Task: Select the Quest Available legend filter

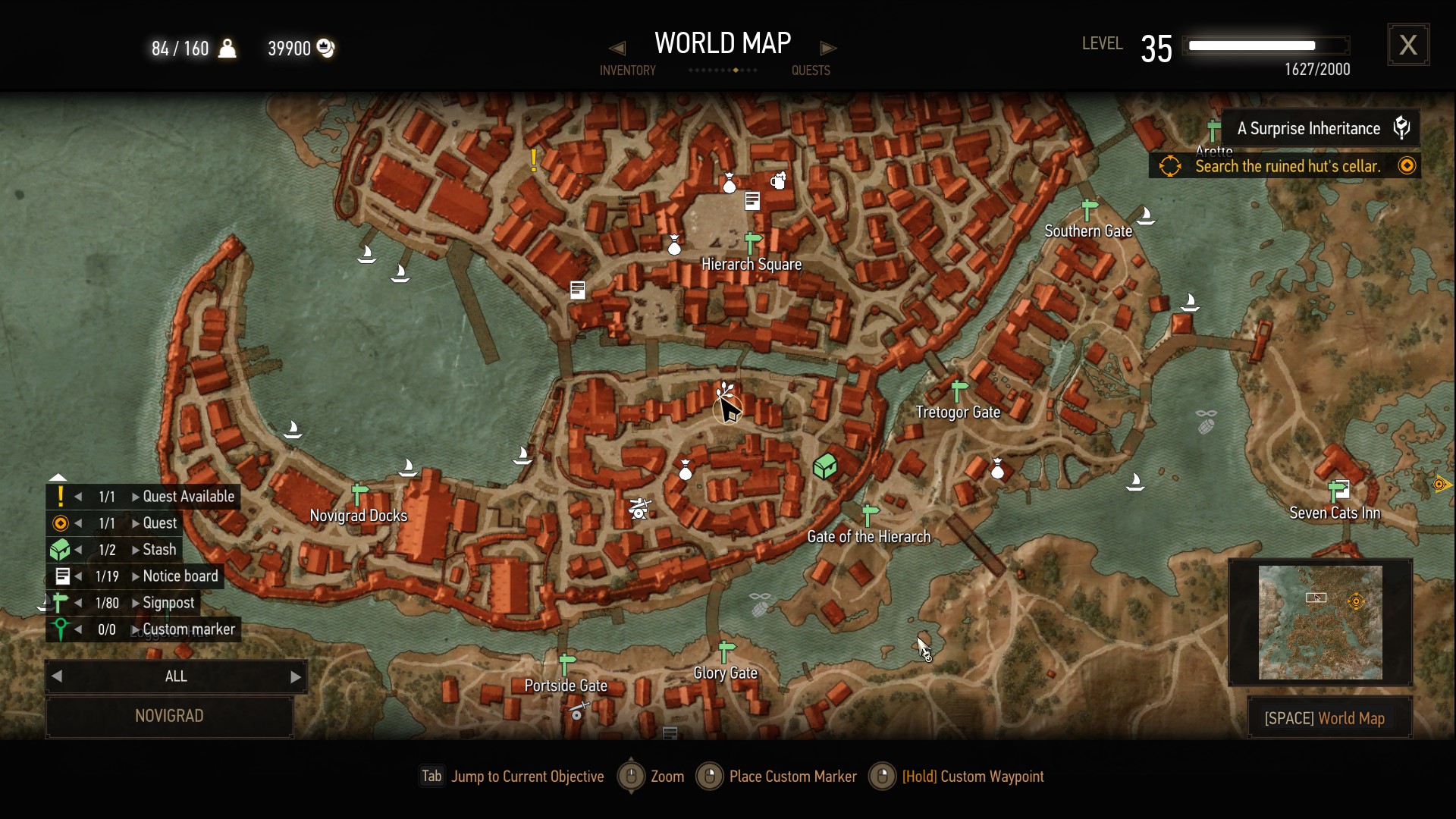Action: (188, 497)
